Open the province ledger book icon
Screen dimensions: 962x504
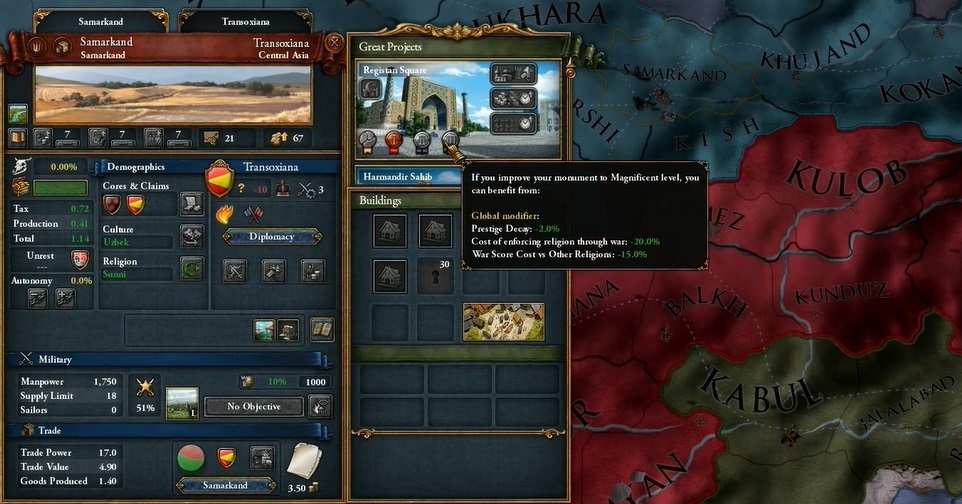(x=321, y=328)
